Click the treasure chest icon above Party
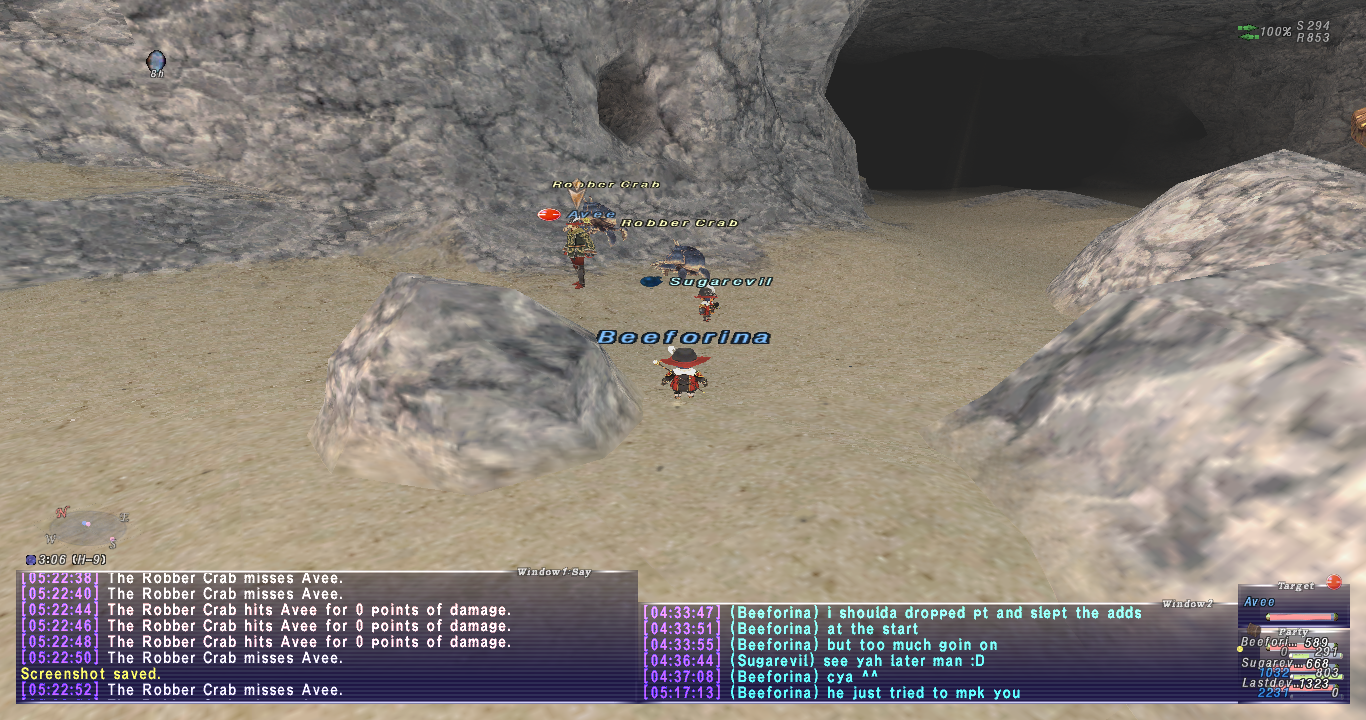 [1253, 630]
